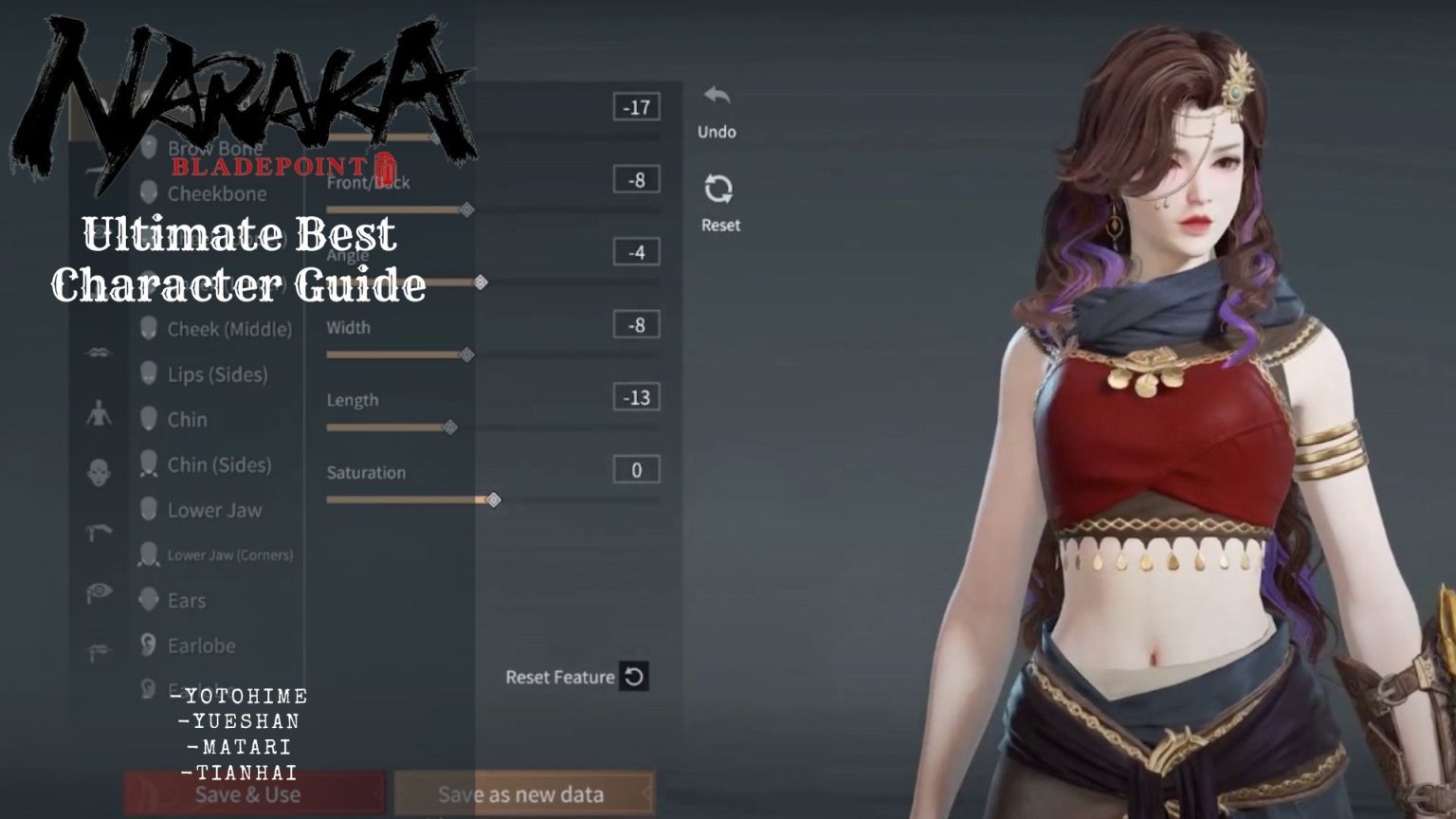1456x819 pixels.
Task: Select the Lips (Sides) feature
Action: [218, 374]
